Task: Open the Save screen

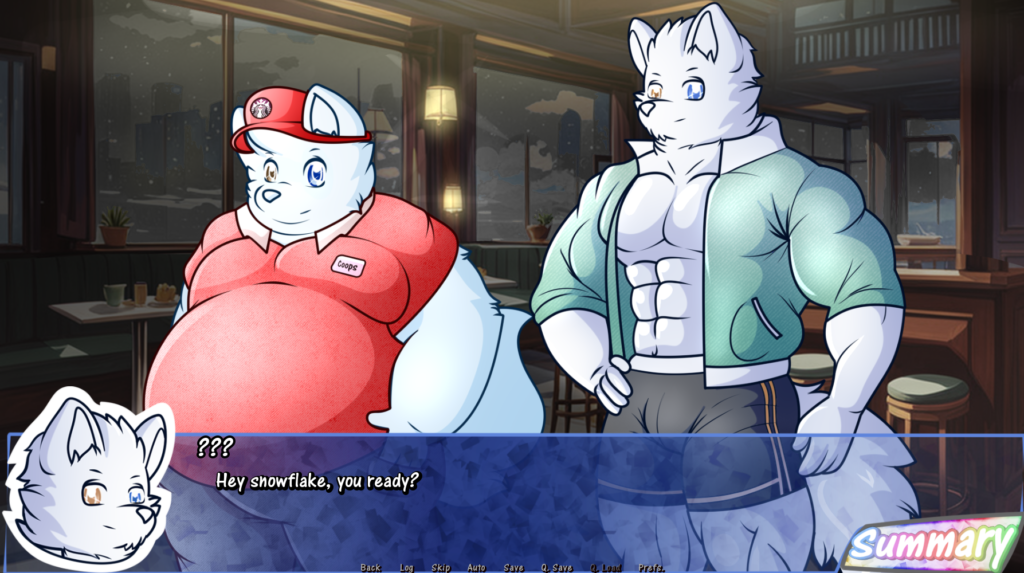Action: click(513, 567)
